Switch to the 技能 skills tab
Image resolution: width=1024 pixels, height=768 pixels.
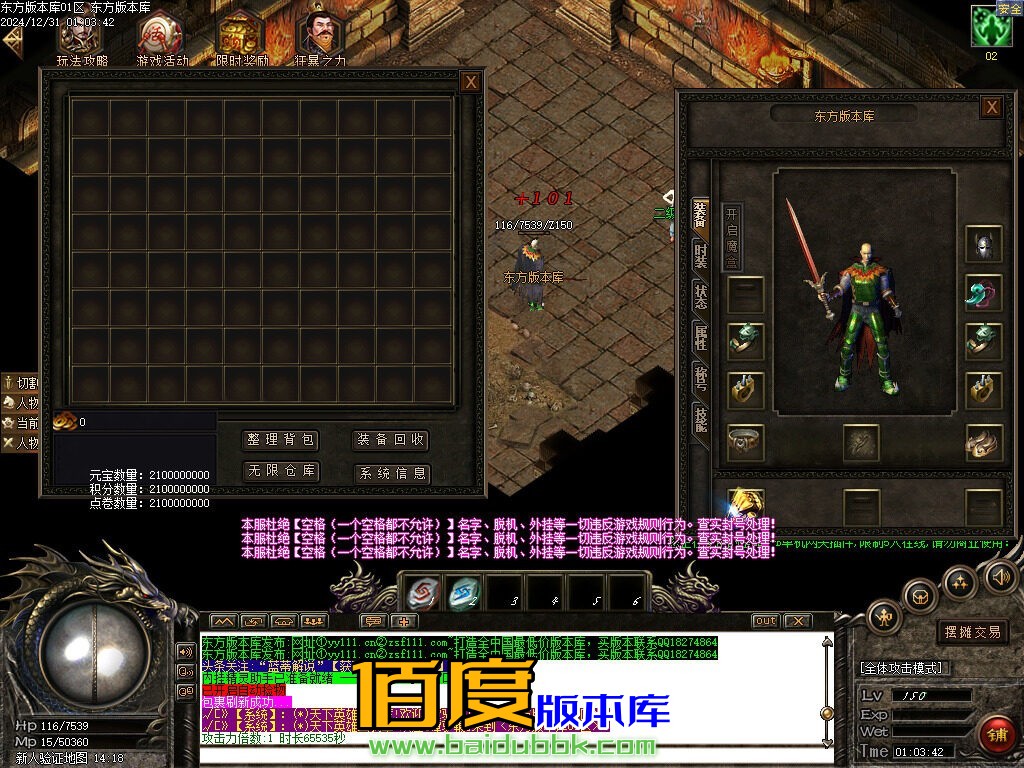(x=701, y=420)
